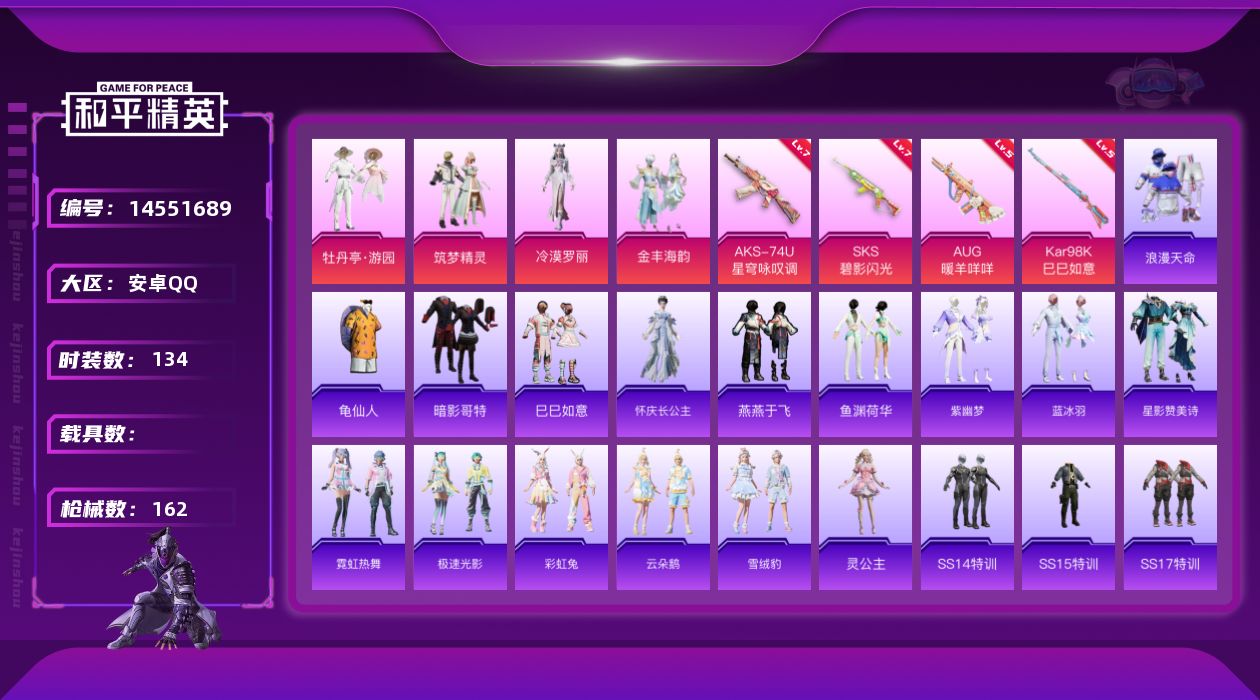Choose the 星影赞美诗 outfit card

click(x=1170, y=364)
